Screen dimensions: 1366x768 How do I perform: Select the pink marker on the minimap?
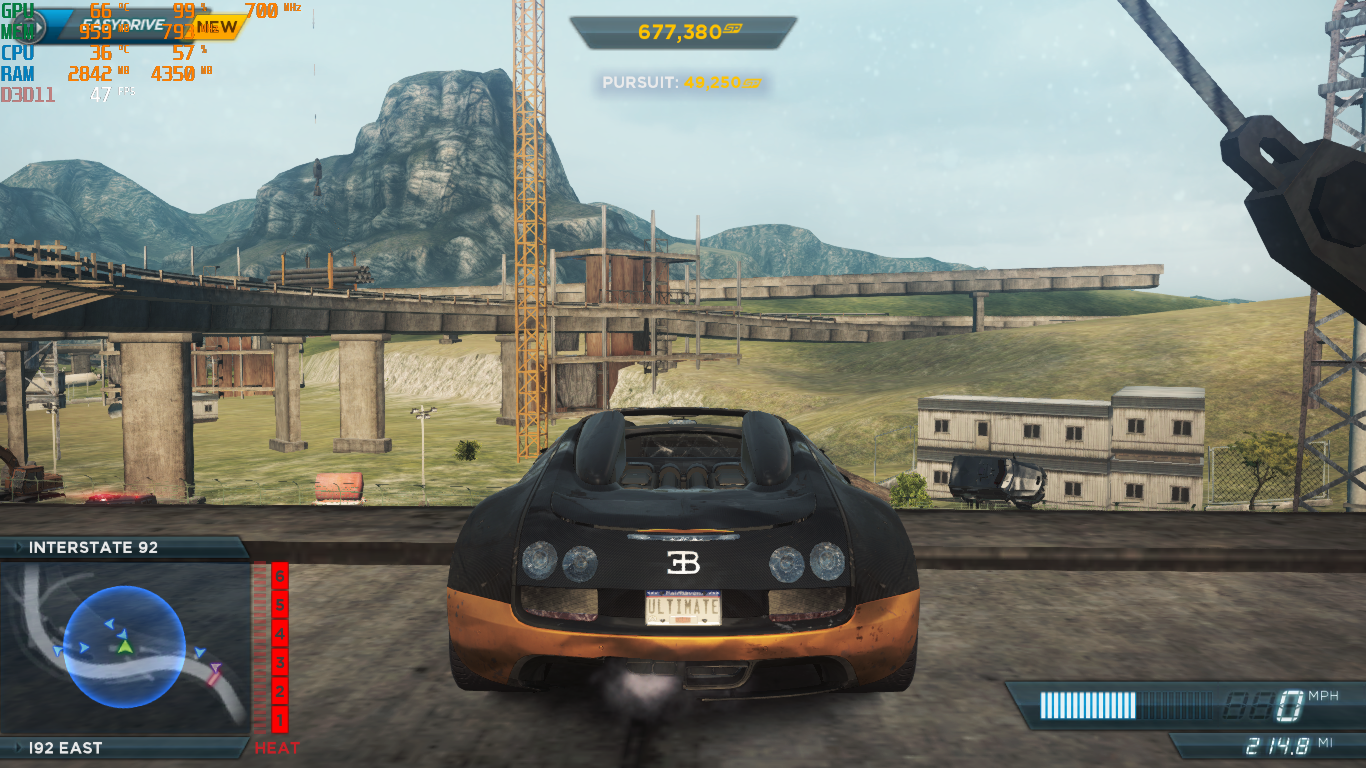[215, 670]
